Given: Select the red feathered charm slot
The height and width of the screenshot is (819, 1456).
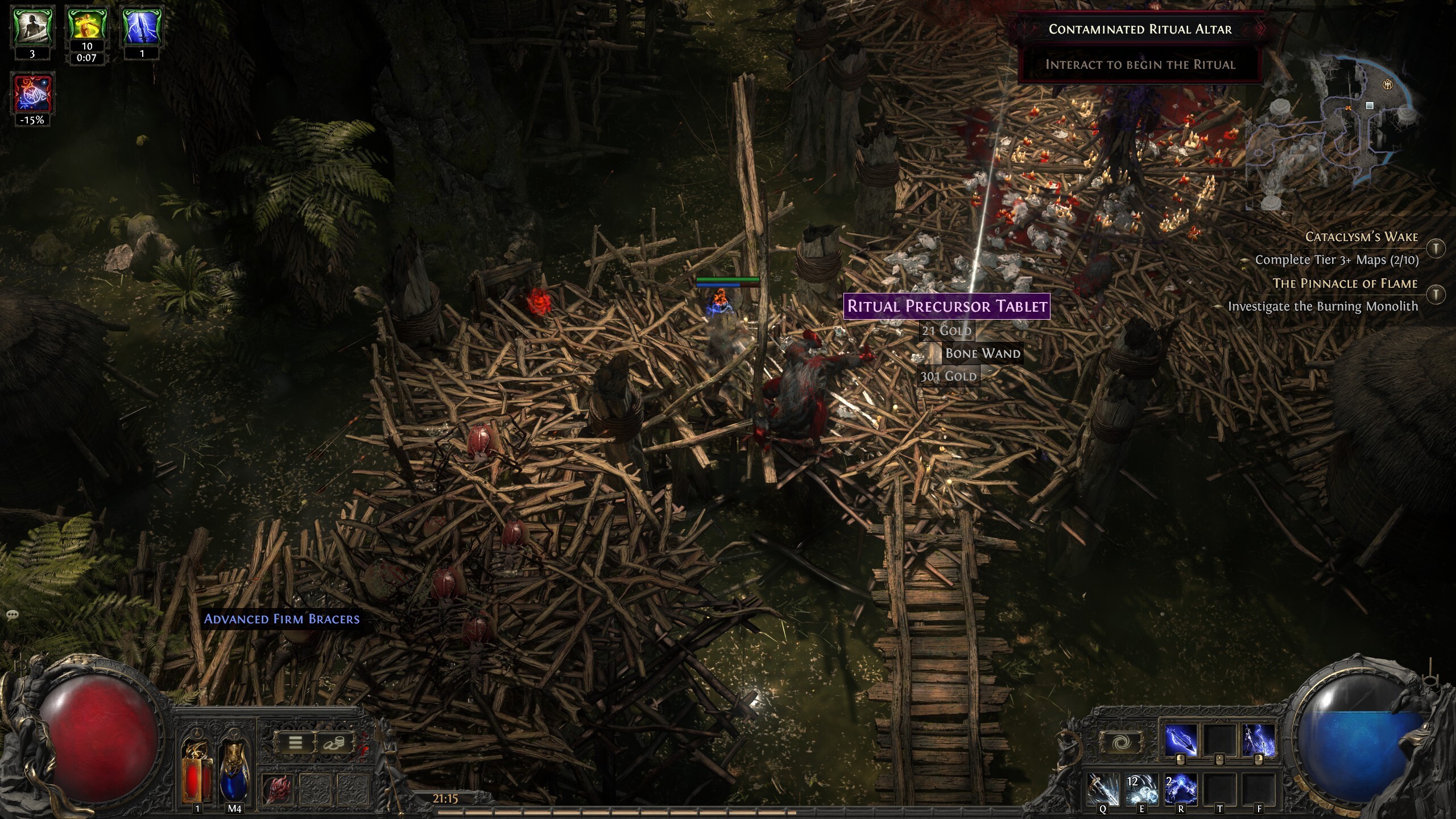Looking at the screenshot, I should tap(278, 789).
